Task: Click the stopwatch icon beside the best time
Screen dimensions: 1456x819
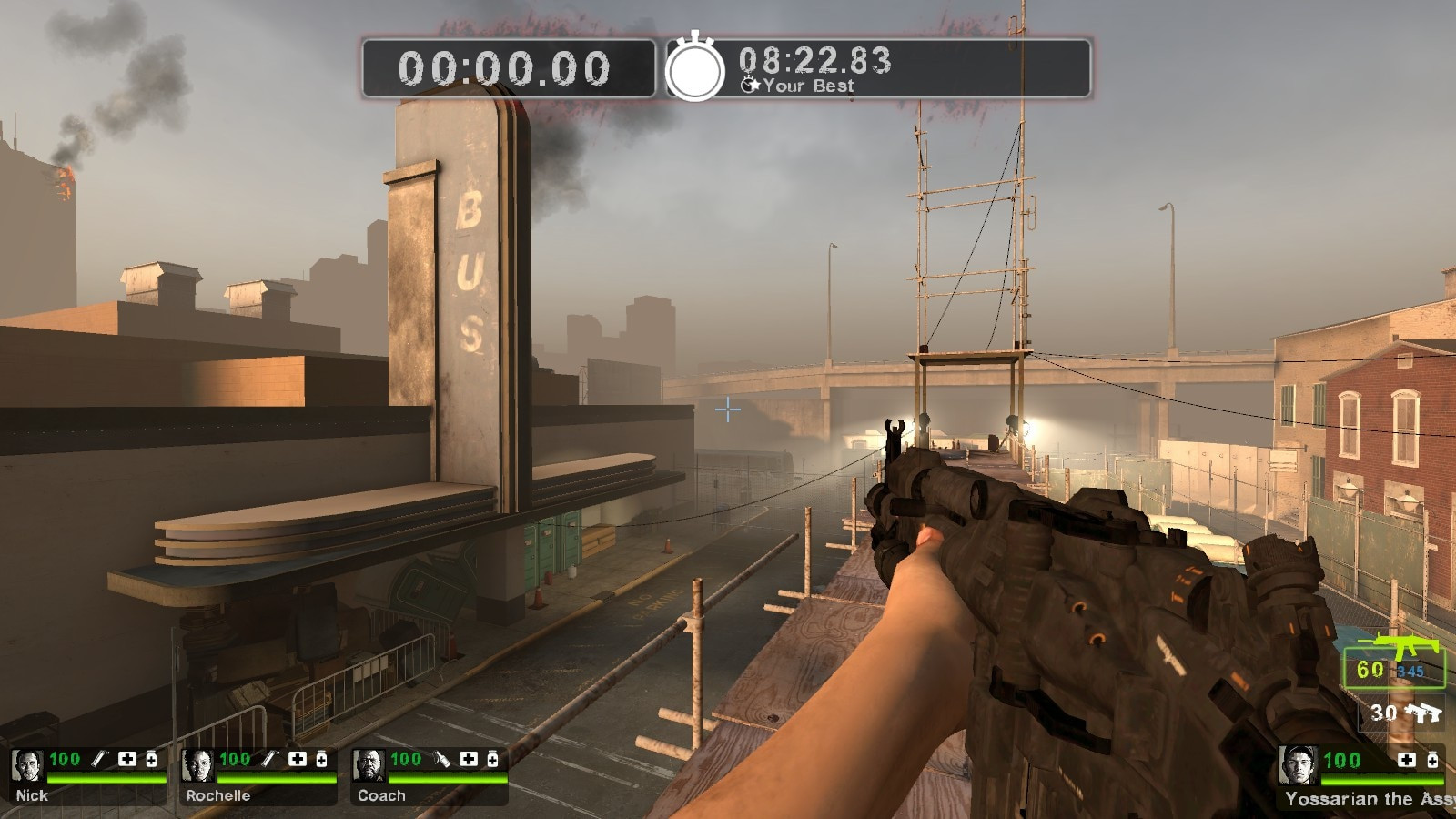Action: point(696,71)
